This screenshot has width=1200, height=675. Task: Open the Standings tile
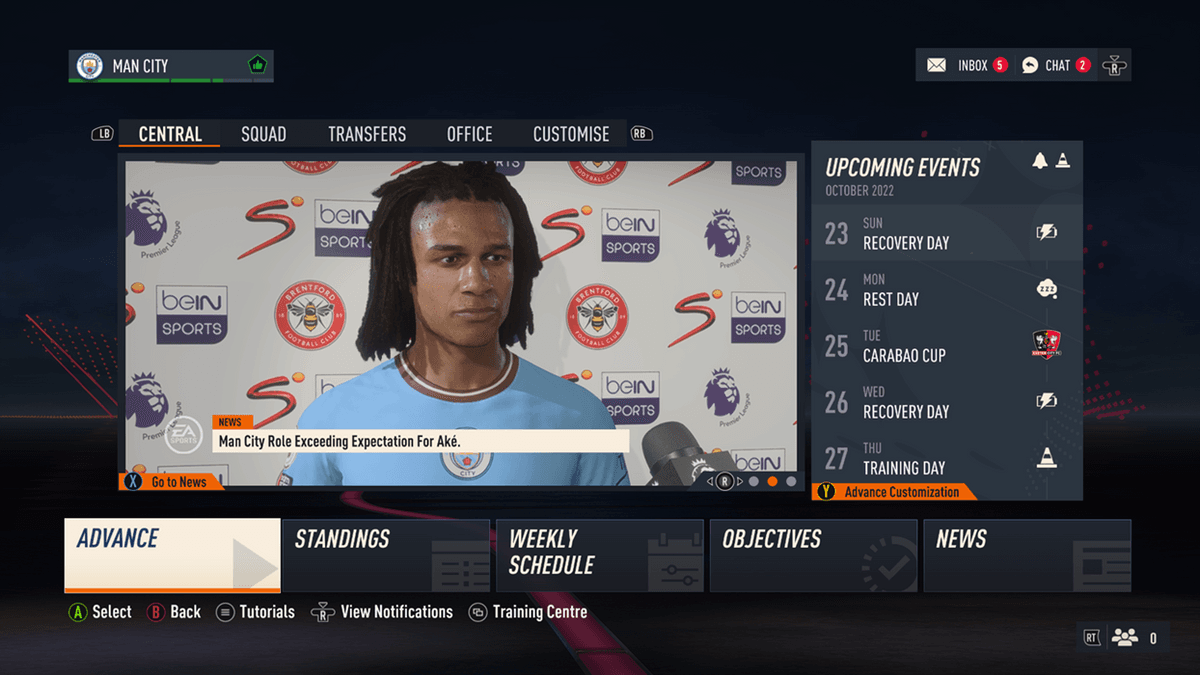click(x=386, y=555)
